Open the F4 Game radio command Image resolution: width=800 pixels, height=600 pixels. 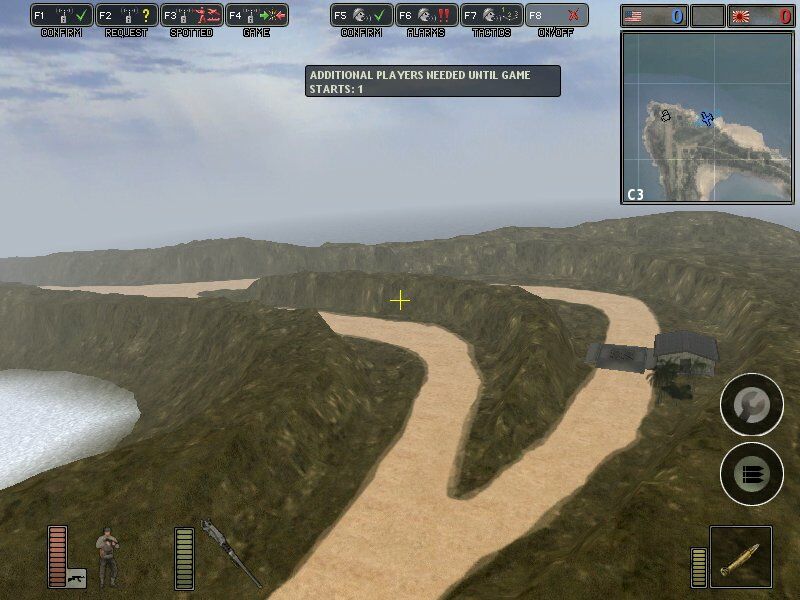coord(256,16)
